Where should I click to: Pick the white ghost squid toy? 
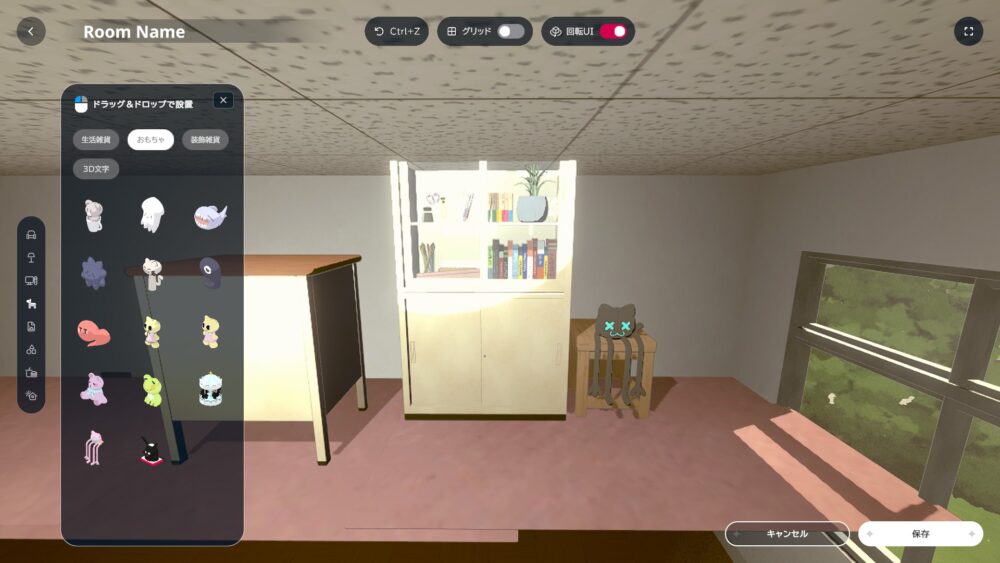point(151,214)
